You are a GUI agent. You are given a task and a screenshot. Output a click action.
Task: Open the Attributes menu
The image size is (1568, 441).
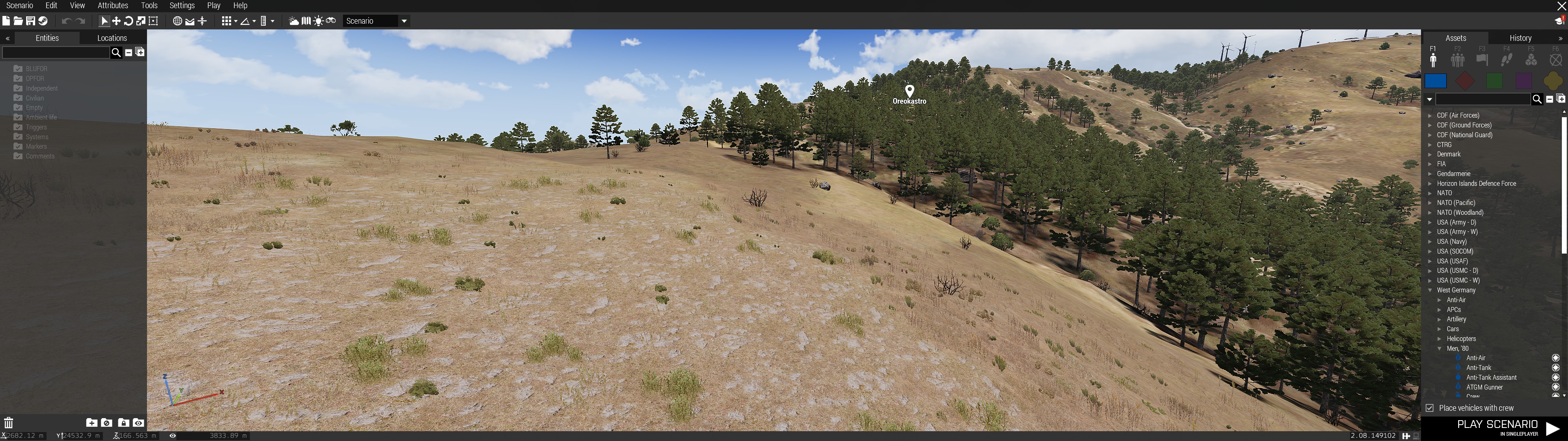[113, 5]
